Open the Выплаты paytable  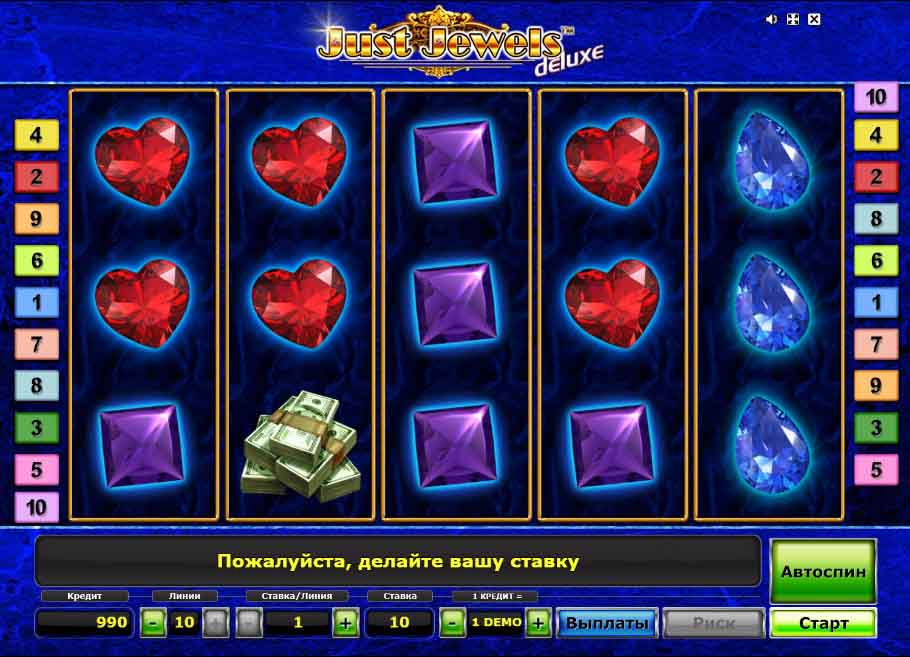point(607,623)
